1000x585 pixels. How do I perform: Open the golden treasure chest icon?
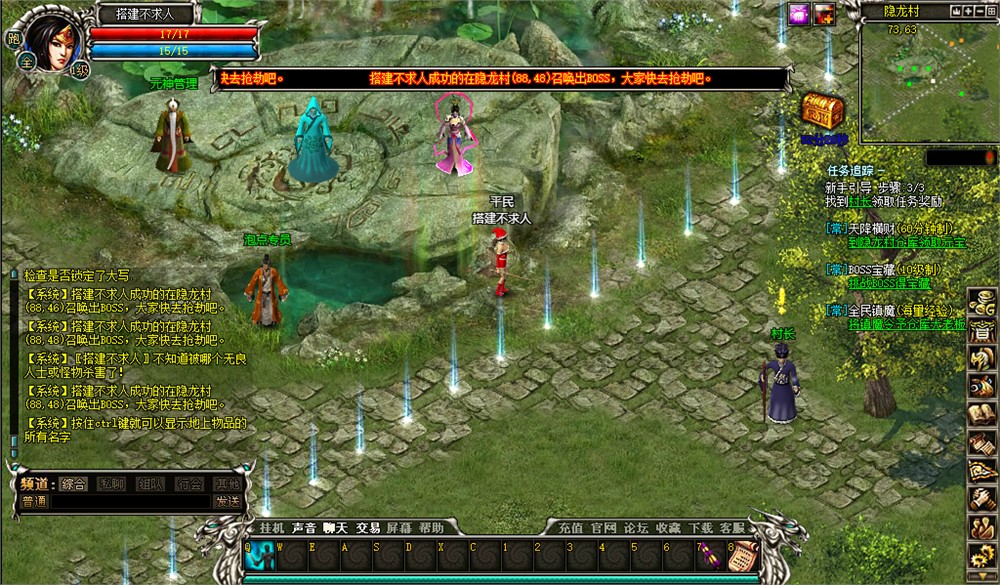[x=823, y=111]
